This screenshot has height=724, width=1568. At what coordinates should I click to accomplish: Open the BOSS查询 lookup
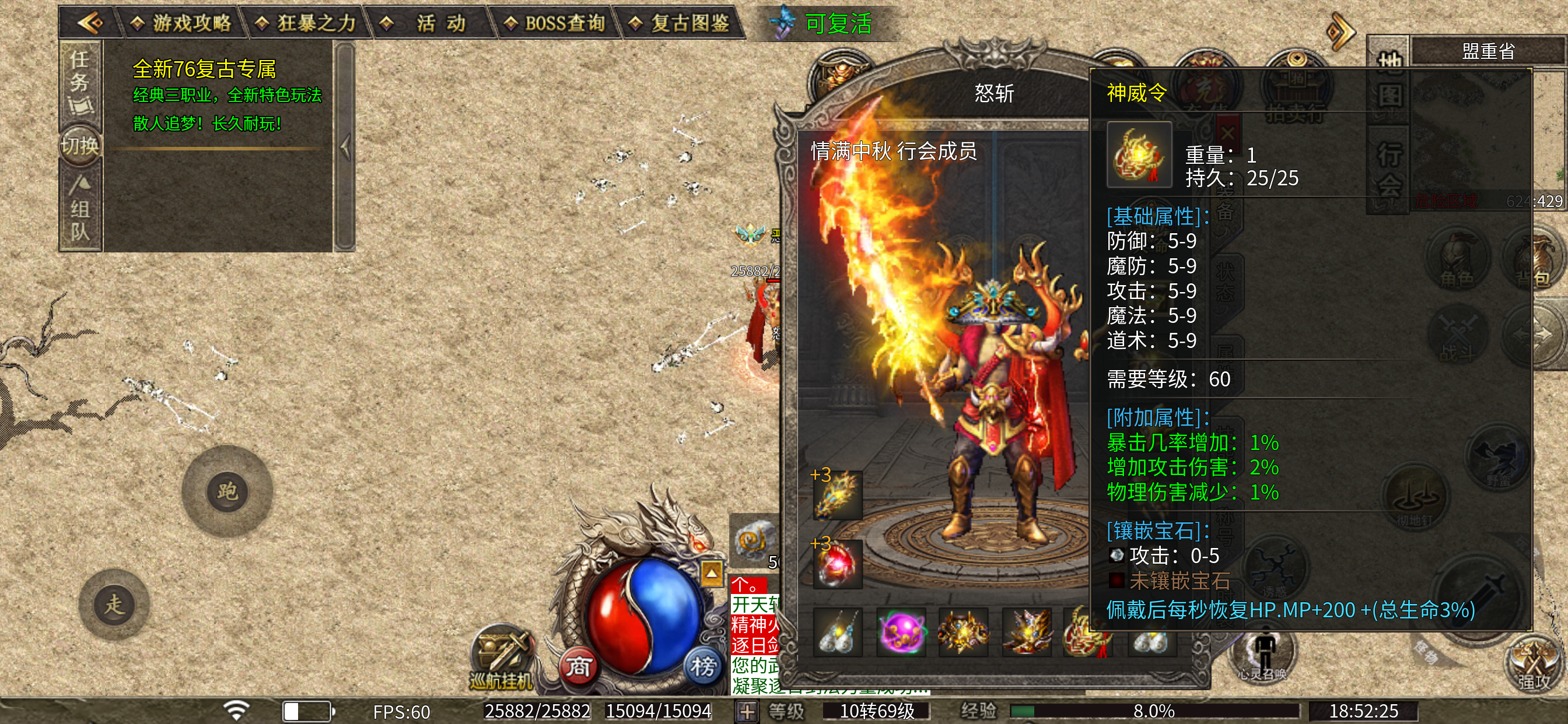[556, 23]
